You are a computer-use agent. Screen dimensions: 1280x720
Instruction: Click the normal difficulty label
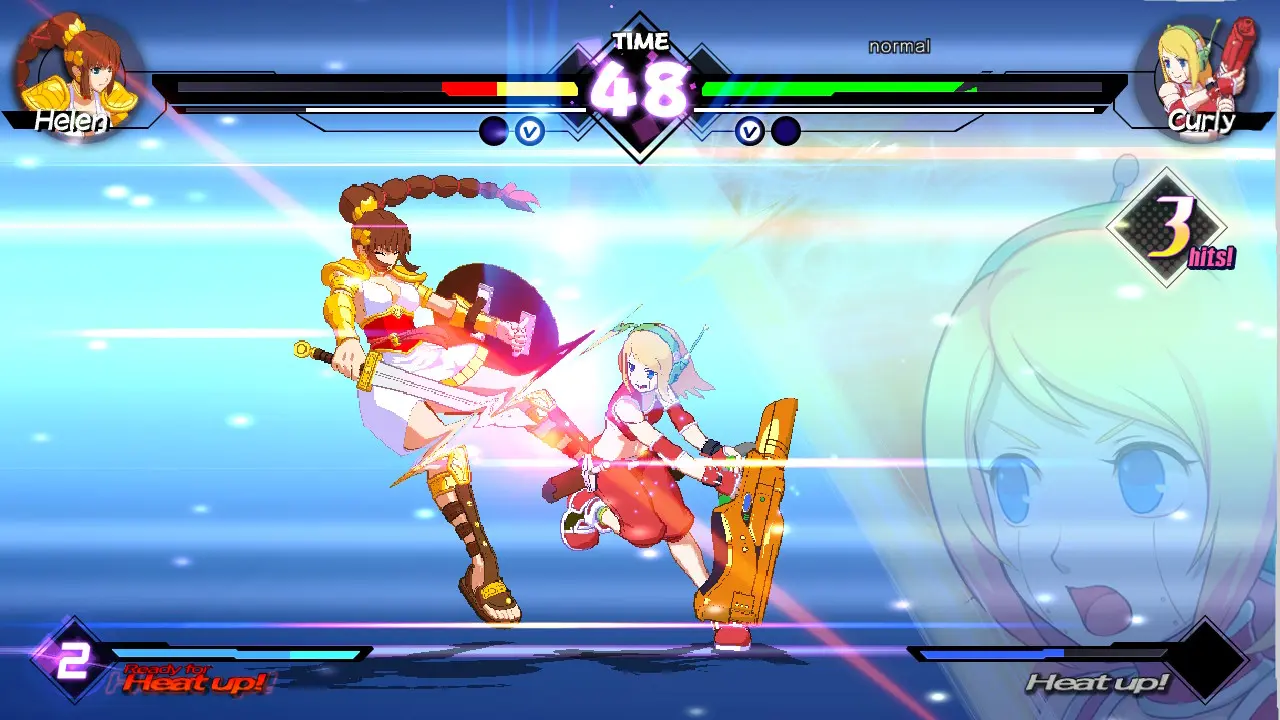click(897, 45)
